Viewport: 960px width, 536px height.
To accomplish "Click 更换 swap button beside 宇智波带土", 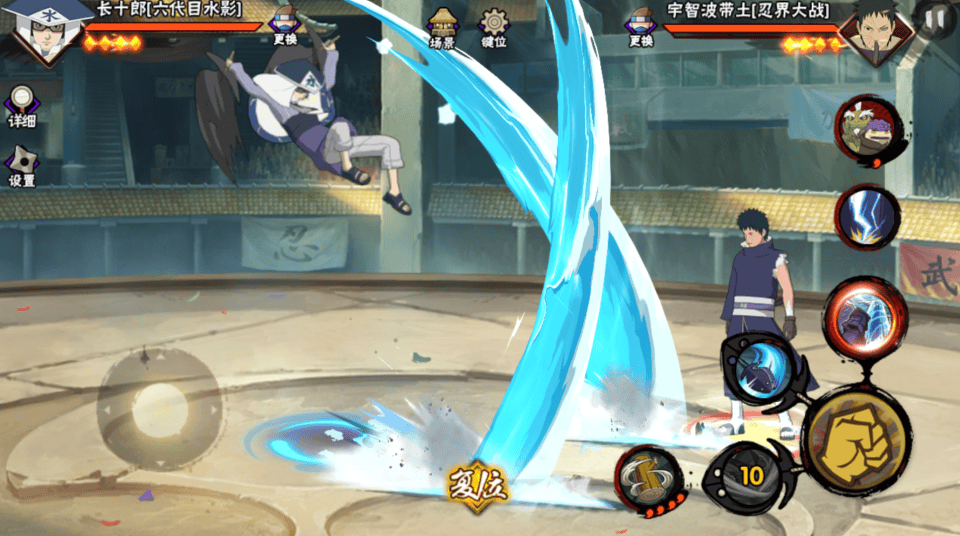I will point(640,26).
